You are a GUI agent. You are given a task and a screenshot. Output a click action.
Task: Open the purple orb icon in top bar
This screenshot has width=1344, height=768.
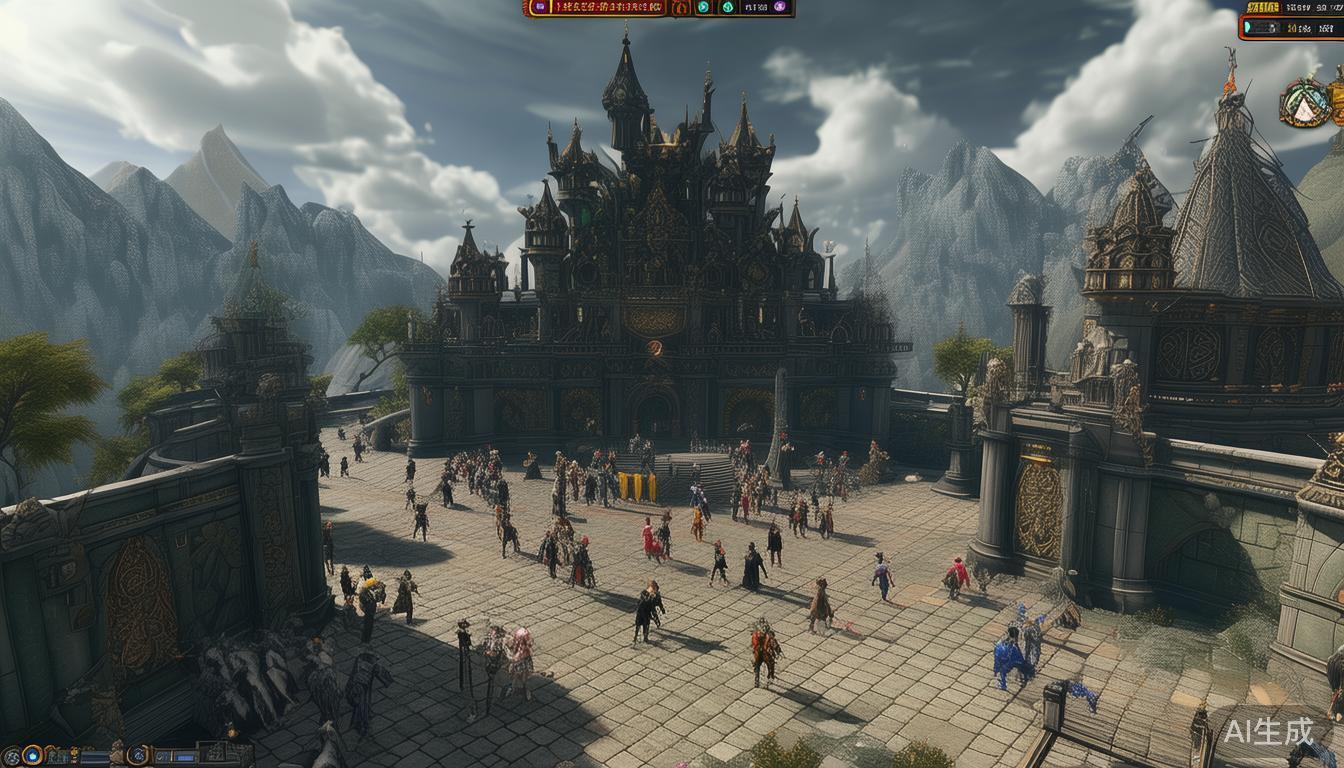tap(780, 7)
